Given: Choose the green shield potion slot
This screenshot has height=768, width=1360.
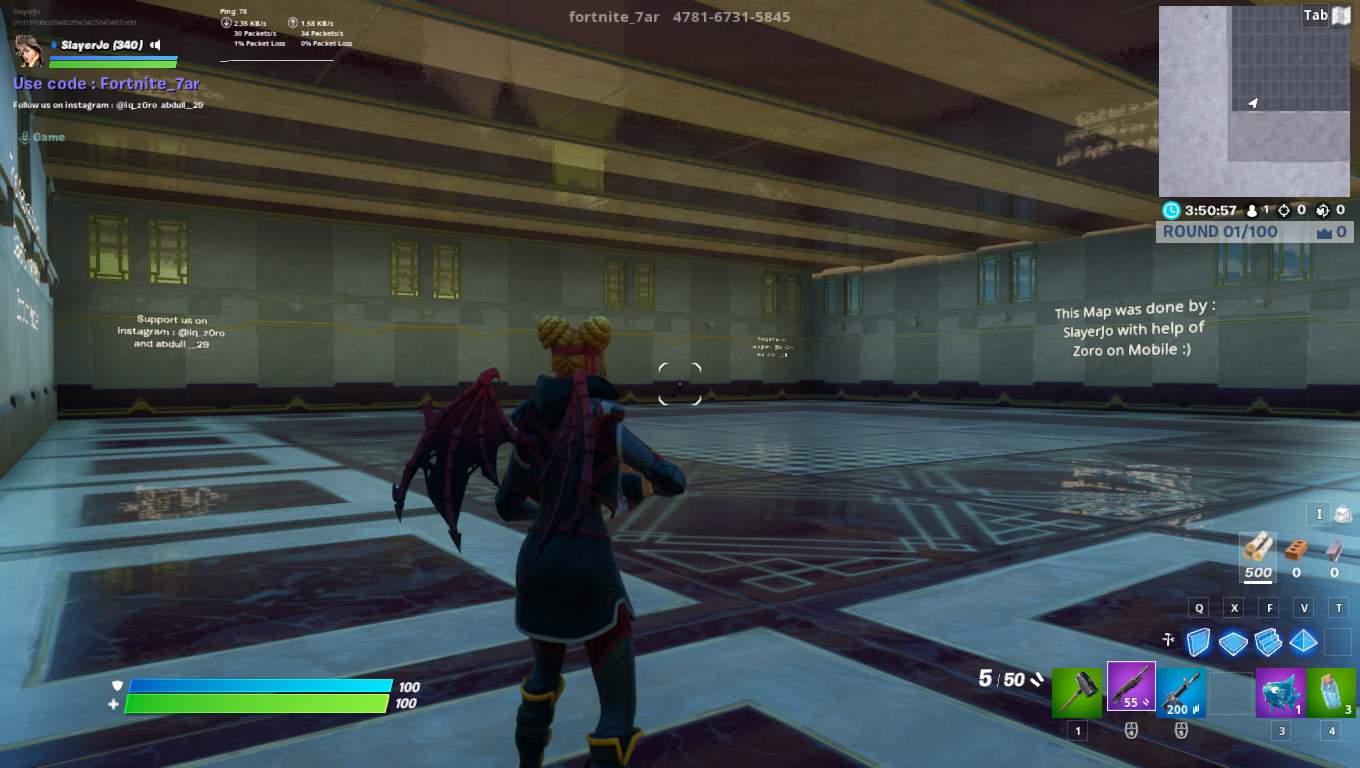Looking at the screenshot, I should [x=1331, y=692].
